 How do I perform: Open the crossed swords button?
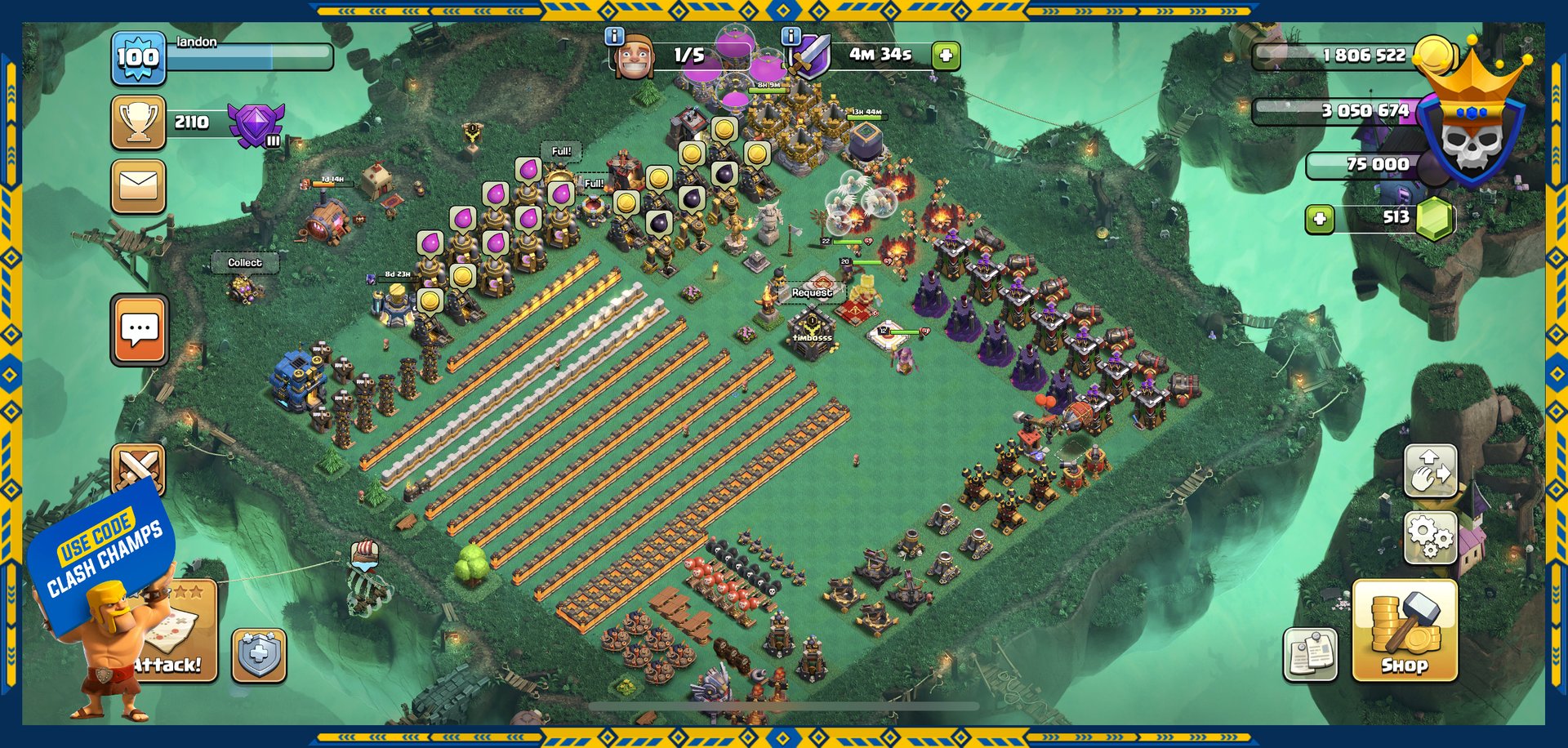pos(137,467)
